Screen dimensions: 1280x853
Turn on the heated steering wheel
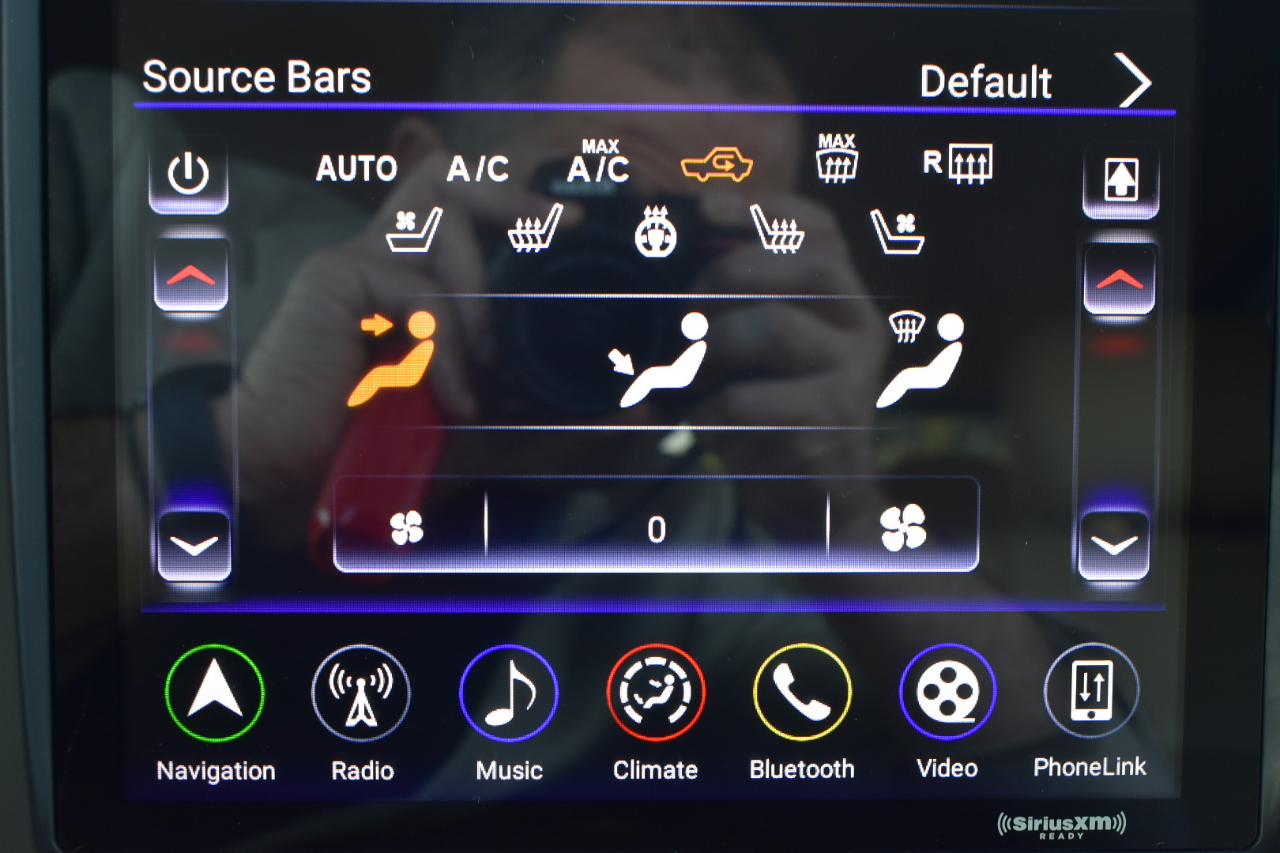point(656,231)
